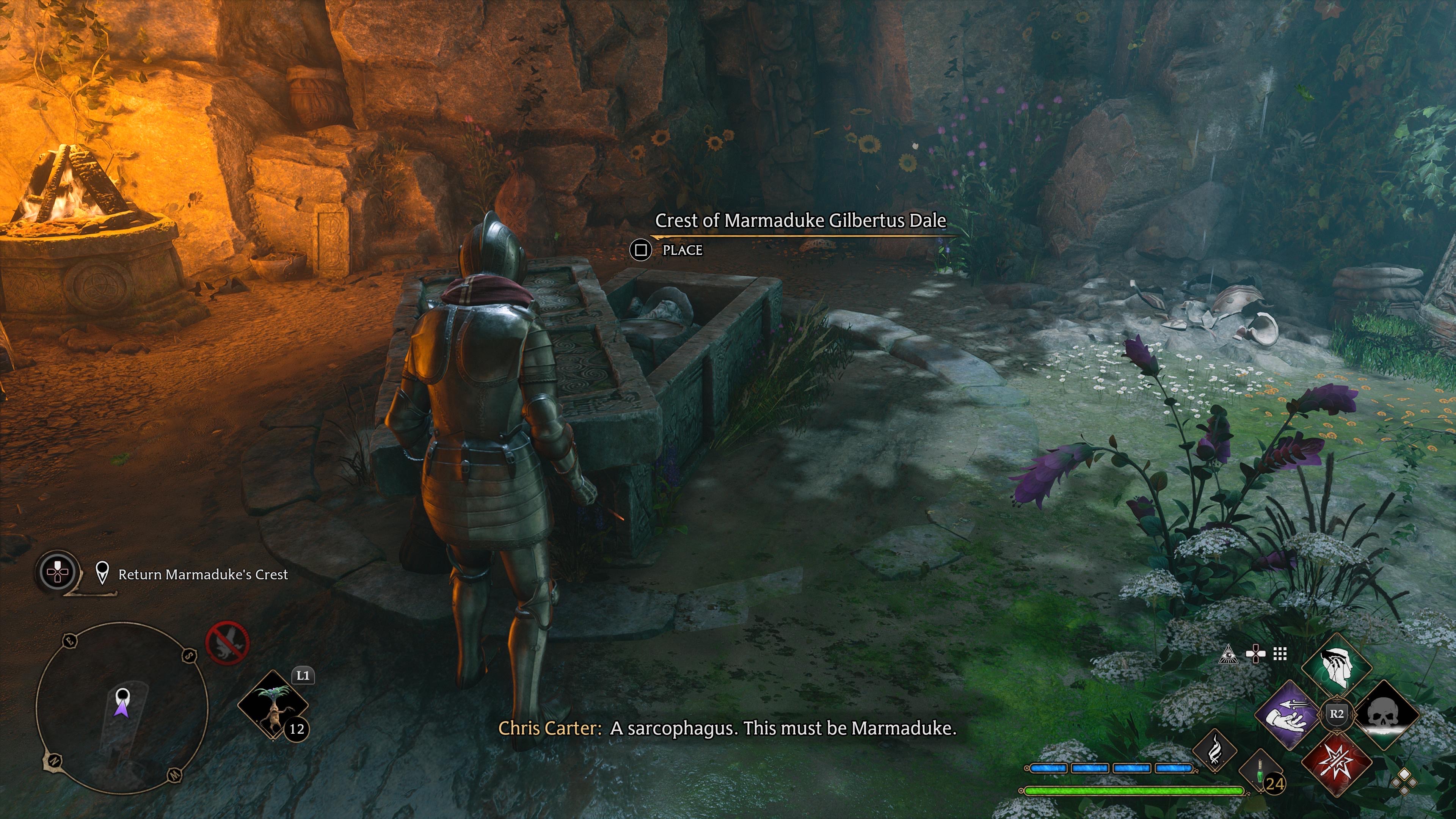Click the Return Marmaduke's Crest objective tracker
This screenshot has height=819, width=1456.
point(202,575)
